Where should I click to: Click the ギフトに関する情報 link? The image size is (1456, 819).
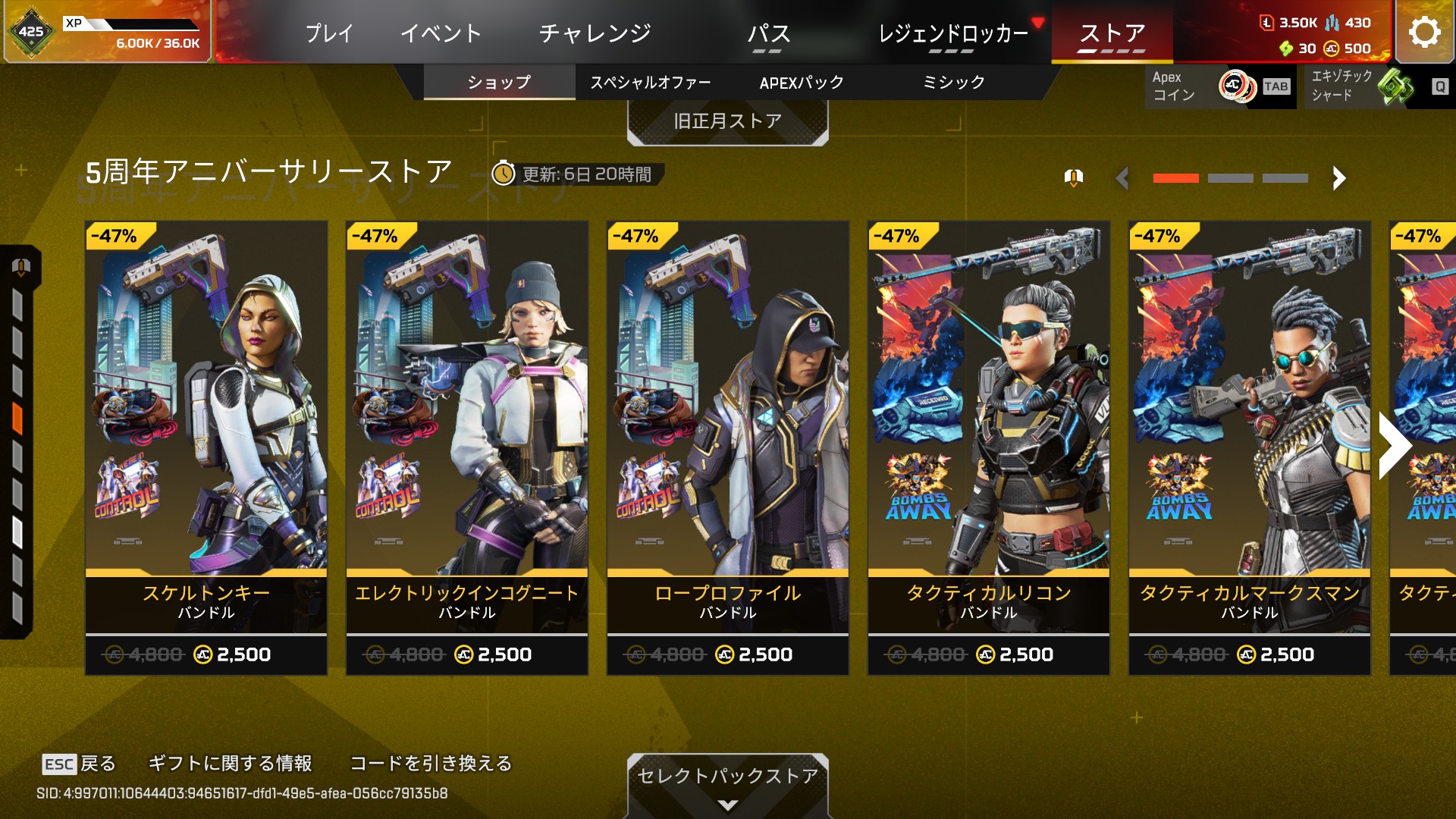[x=230, y=763]
